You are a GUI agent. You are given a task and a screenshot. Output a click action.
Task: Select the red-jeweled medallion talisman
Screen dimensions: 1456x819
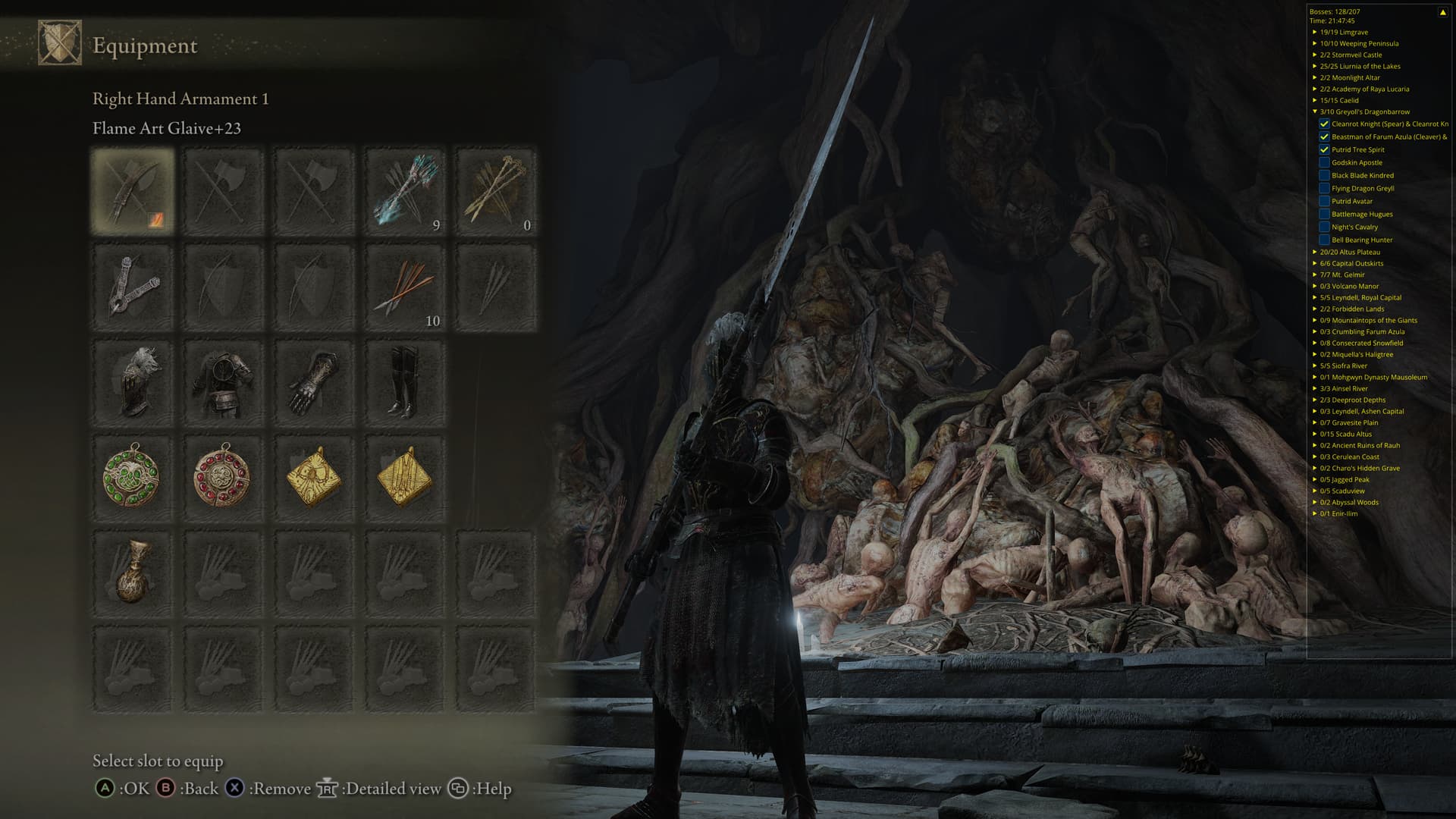[223, 478]
